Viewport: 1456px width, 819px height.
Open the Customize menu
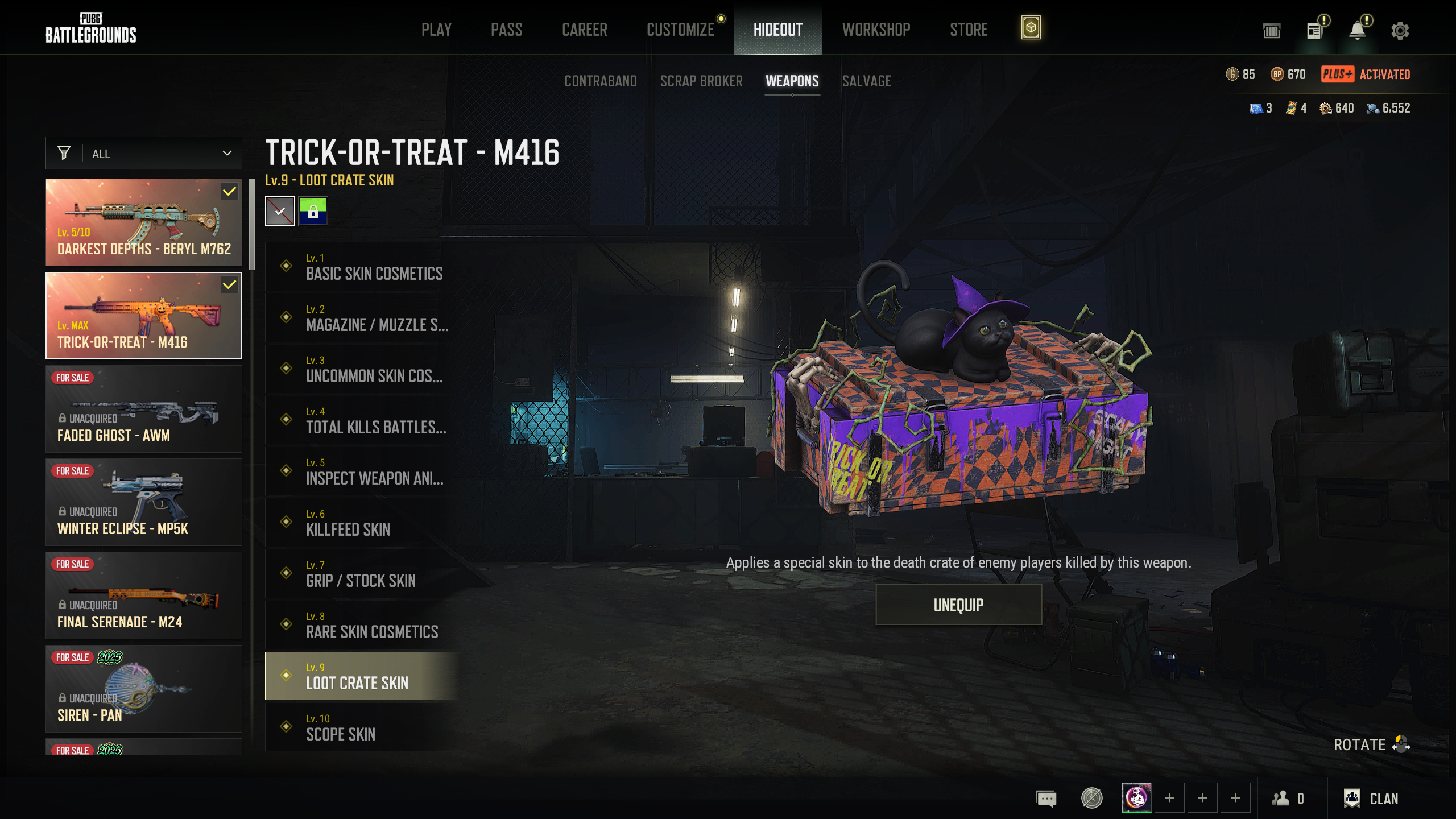[x=680, y=30]
